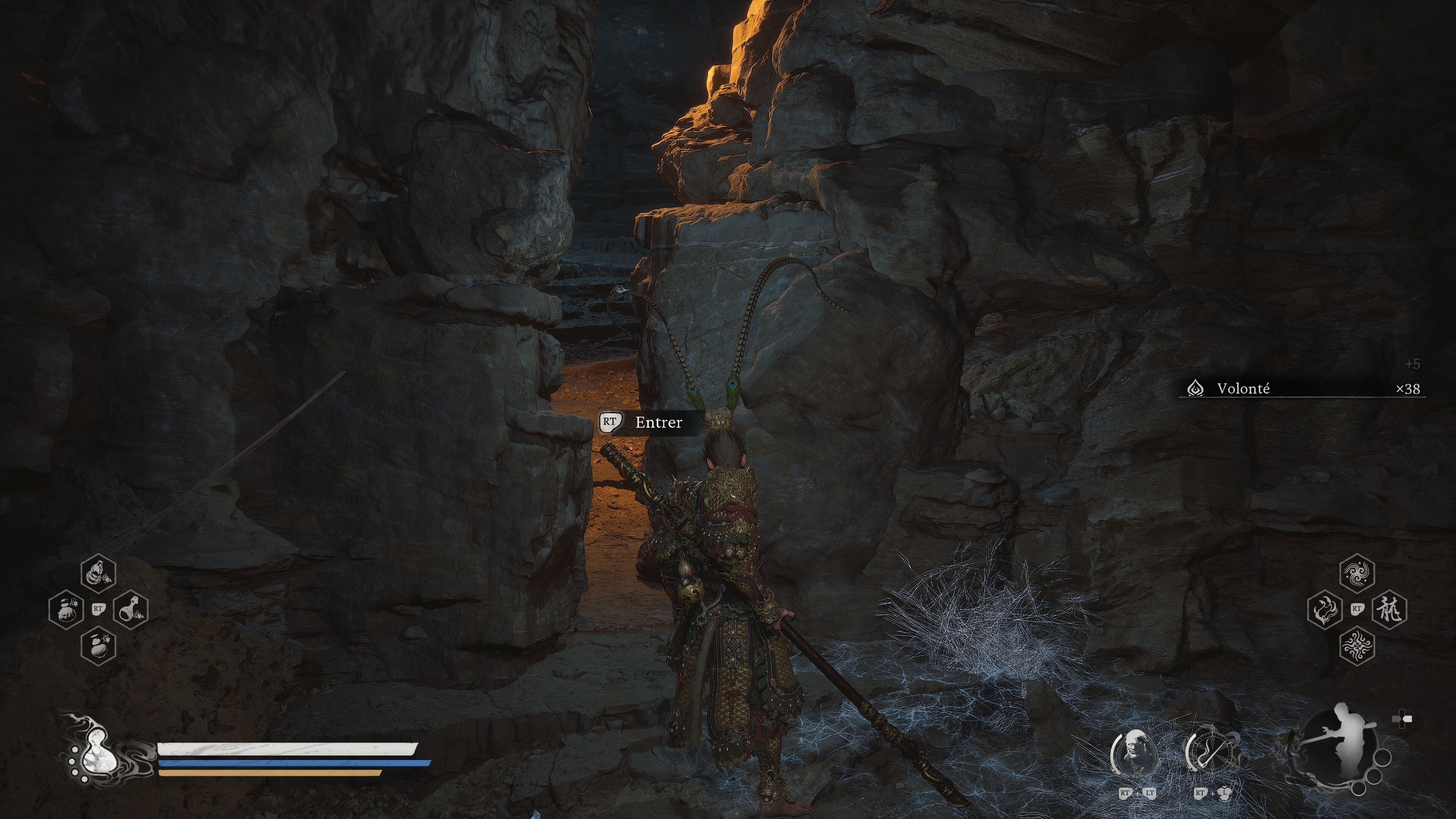Use the bottom pouch-and-pill item slot
The width and height of the screenshot is (1456, 819).
99,645
